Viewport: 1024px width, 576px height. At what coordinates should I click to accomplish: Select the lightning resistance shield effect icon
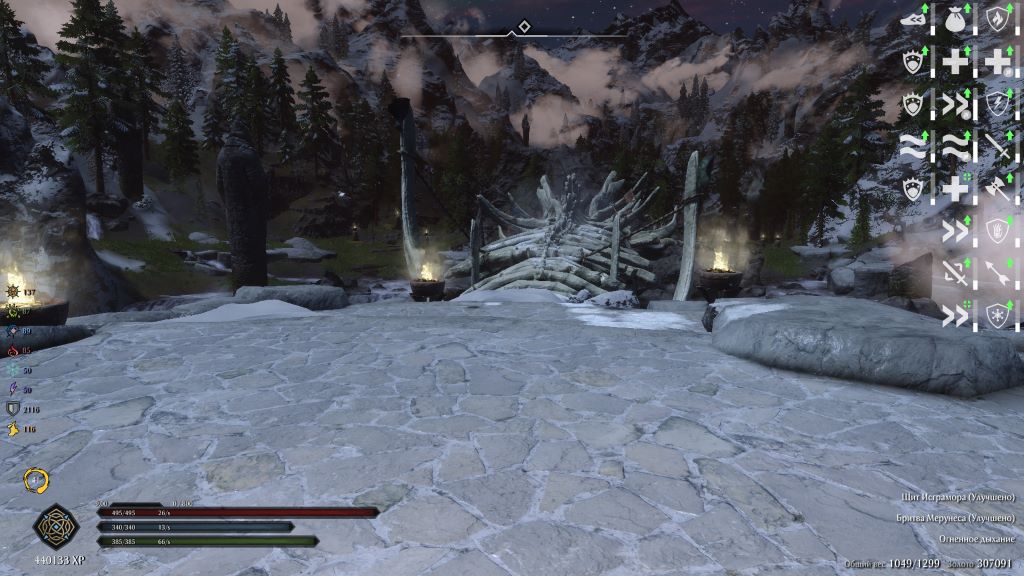(997, 103)
